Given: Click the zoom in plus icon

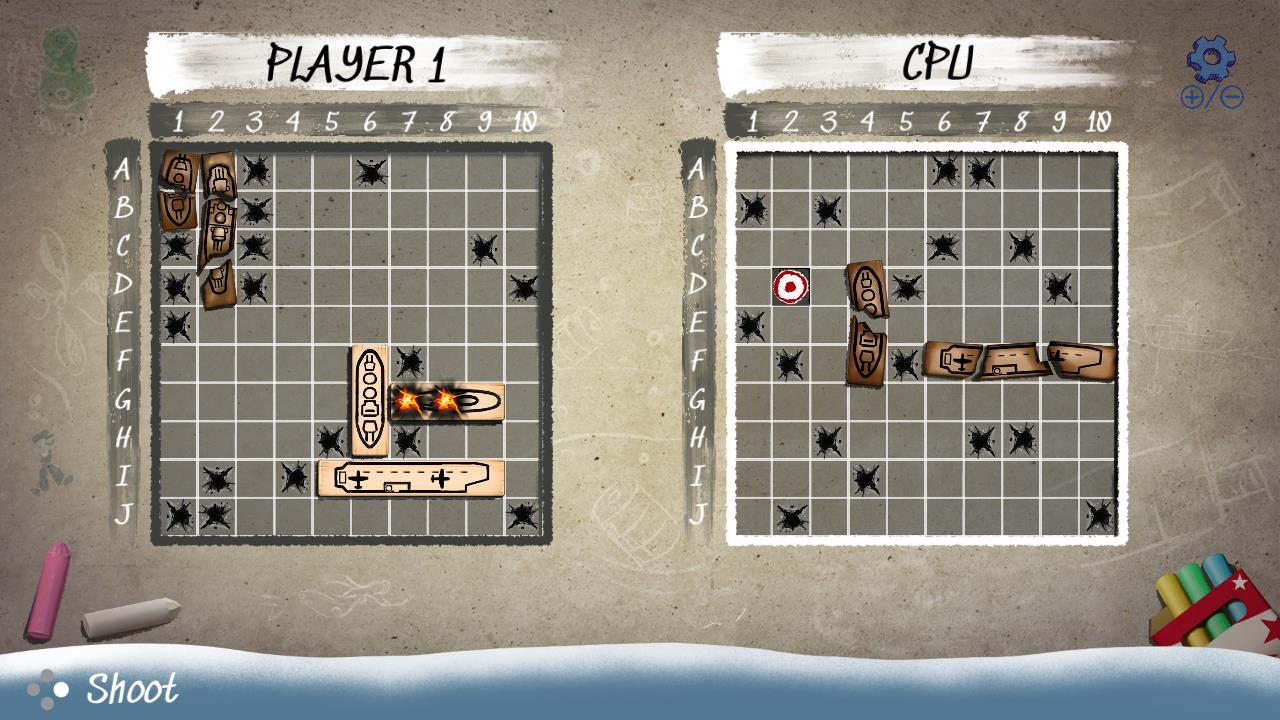Looking at the screenshot, I should click(x=1191, y=97).
